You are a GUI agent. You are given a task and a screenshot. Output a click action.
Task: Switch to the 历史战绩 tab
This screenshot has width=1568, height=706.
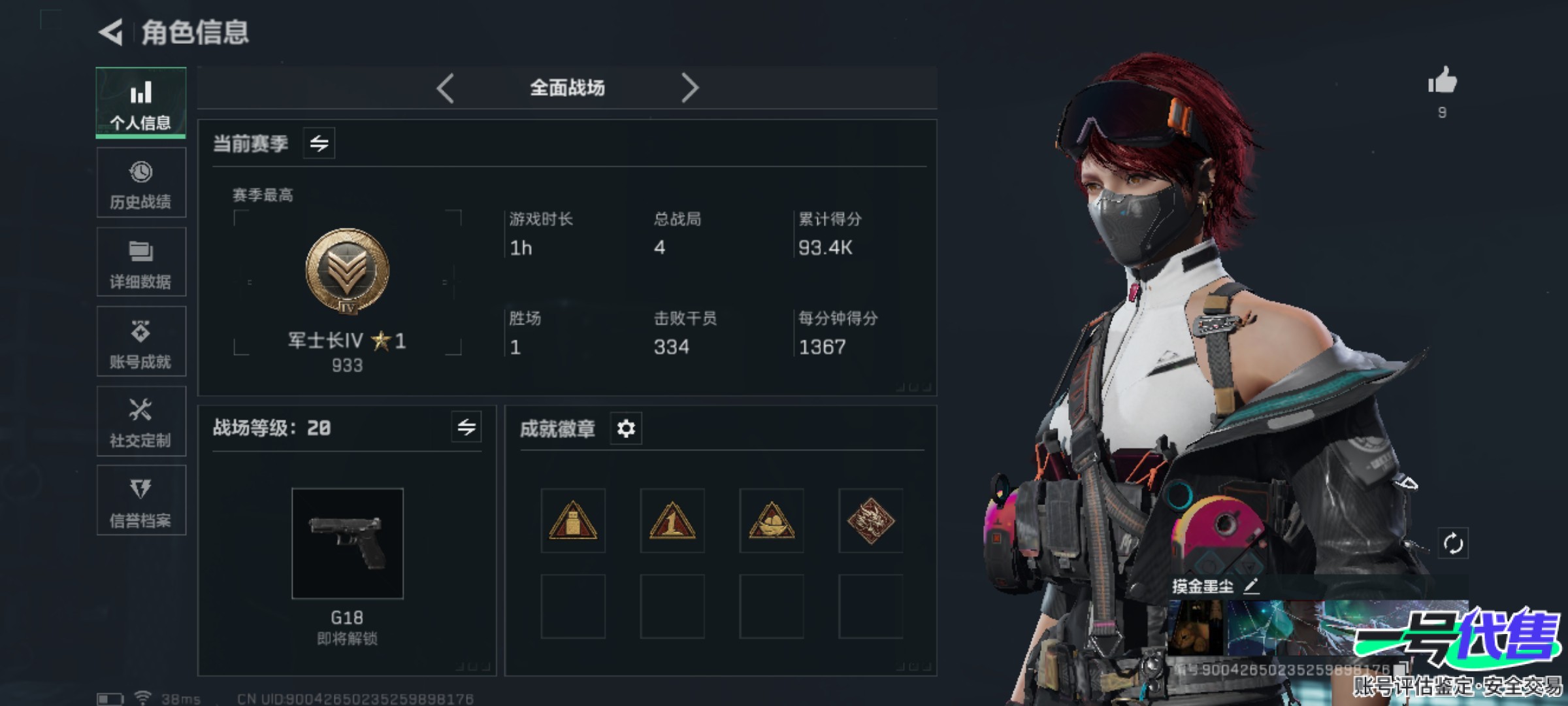tap(141, 182)
